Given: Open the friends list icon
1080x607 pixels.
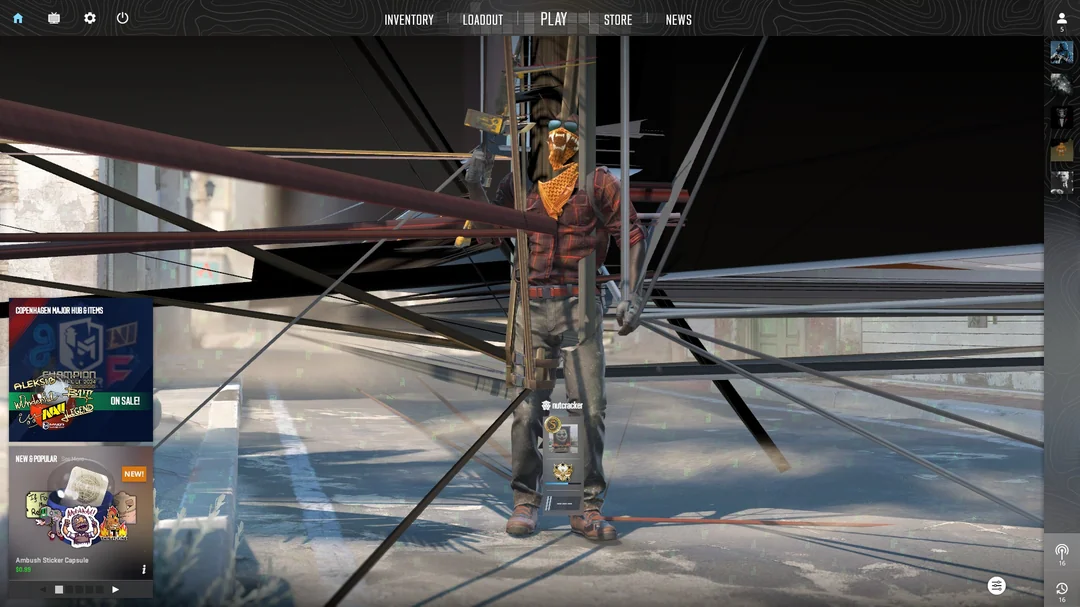Looking at the screenshot, I should (x=1062, y=19).
